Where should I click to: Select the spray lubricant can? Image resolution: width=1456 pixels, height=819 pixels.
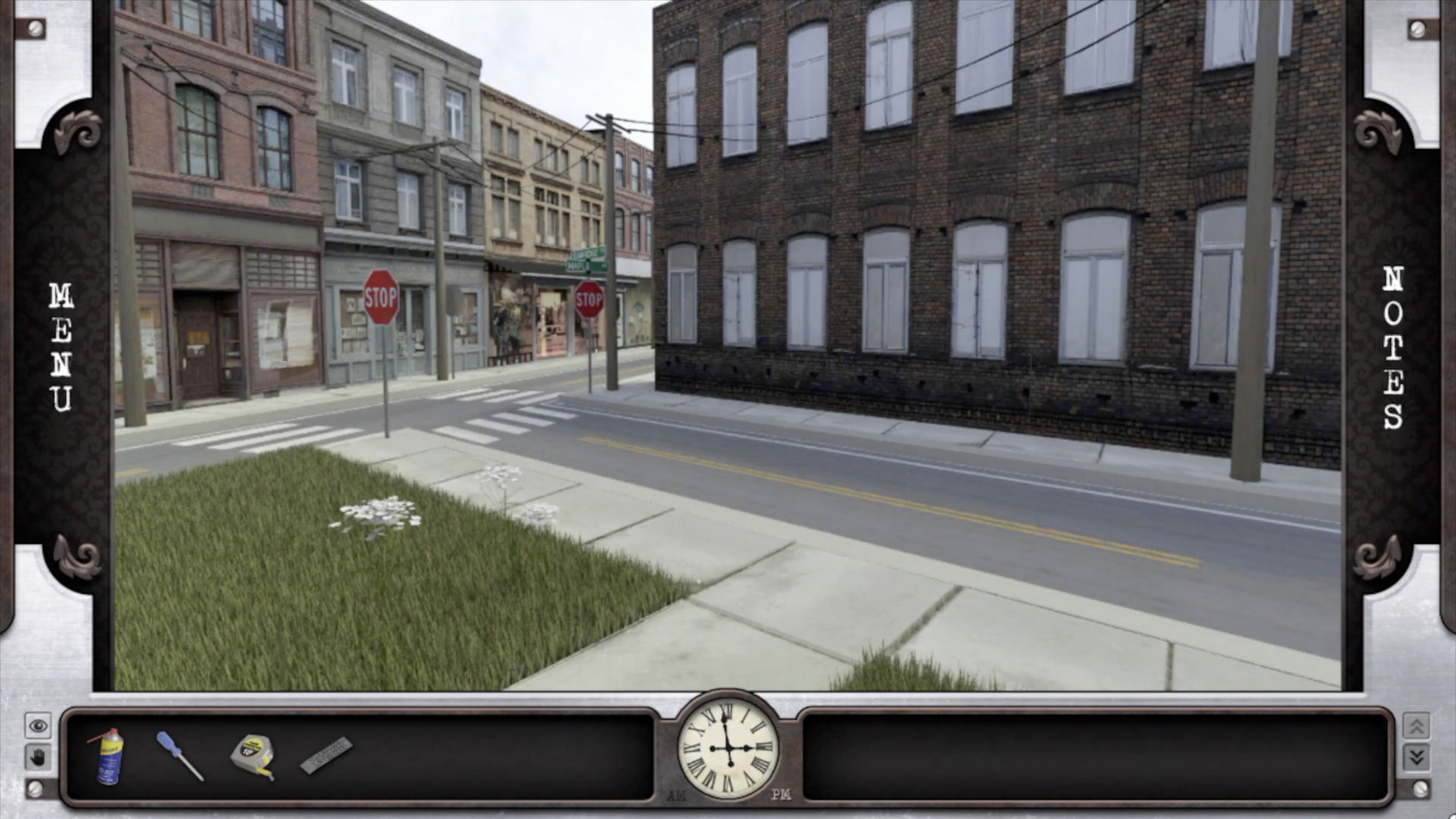click(108, 756)
